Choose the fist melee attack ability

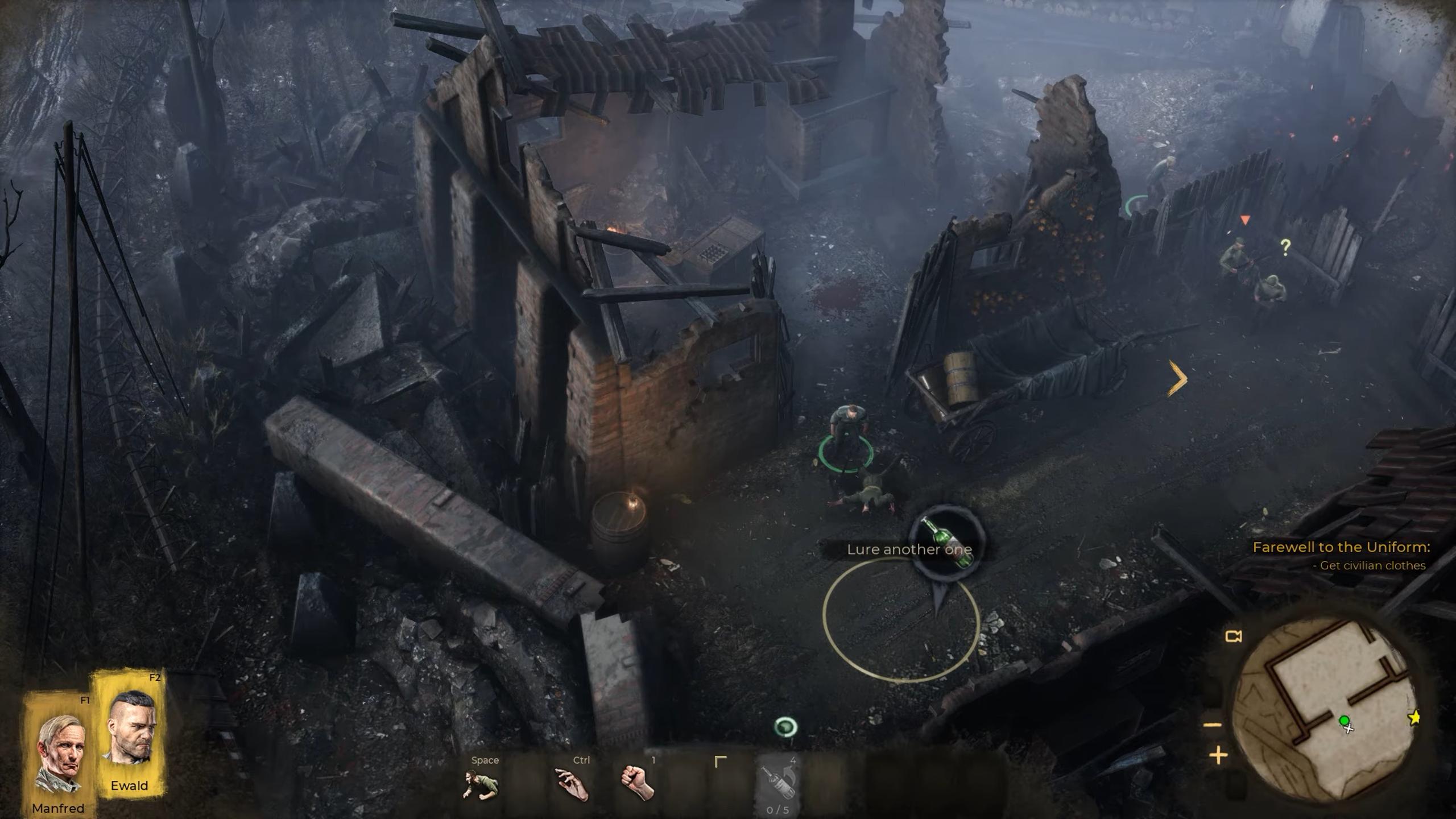(638, 784)
